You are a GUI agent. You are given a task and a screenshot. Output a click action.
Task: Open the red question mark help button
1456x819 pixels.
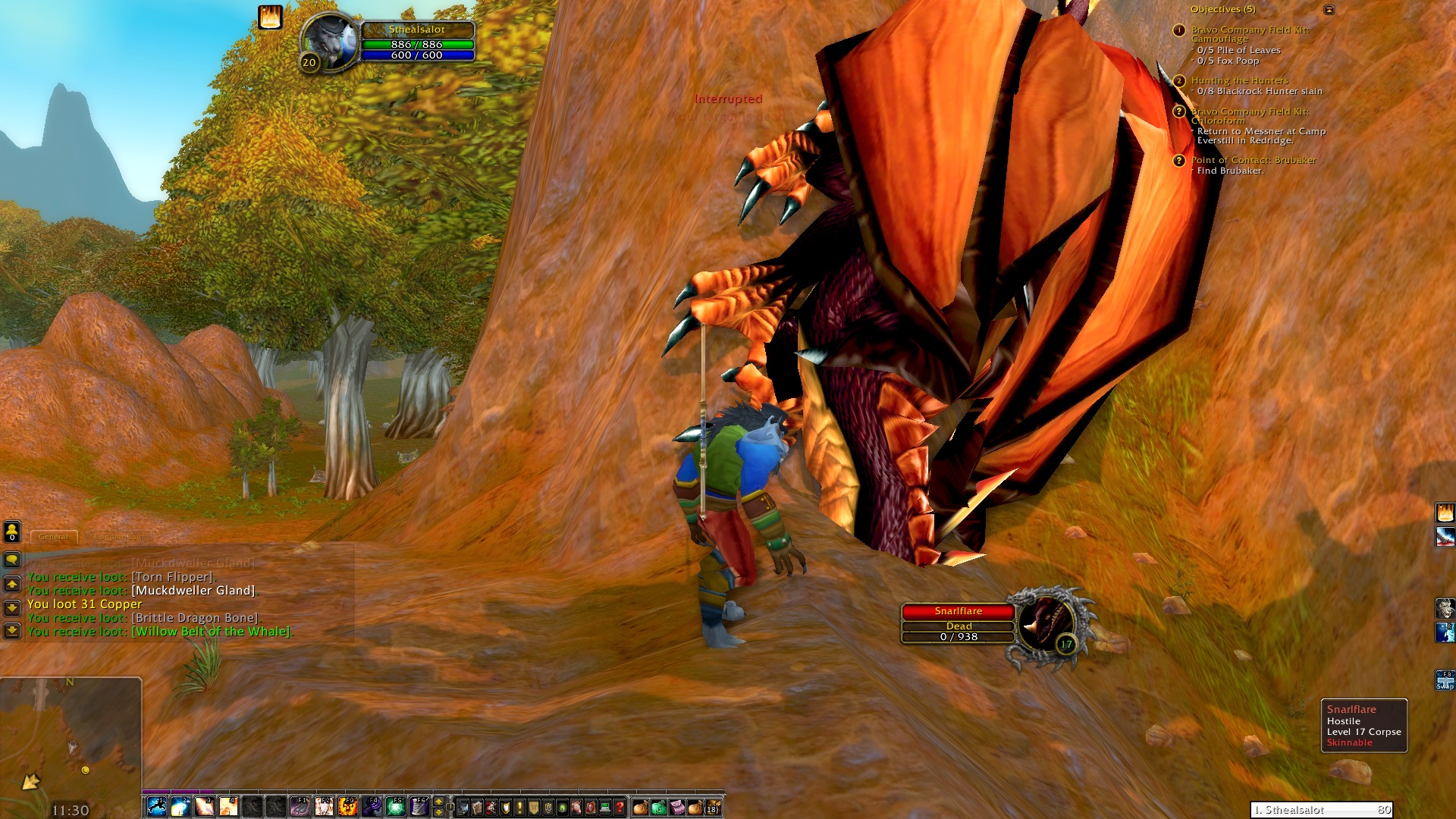pyautogui.click(x=620, y=808)
